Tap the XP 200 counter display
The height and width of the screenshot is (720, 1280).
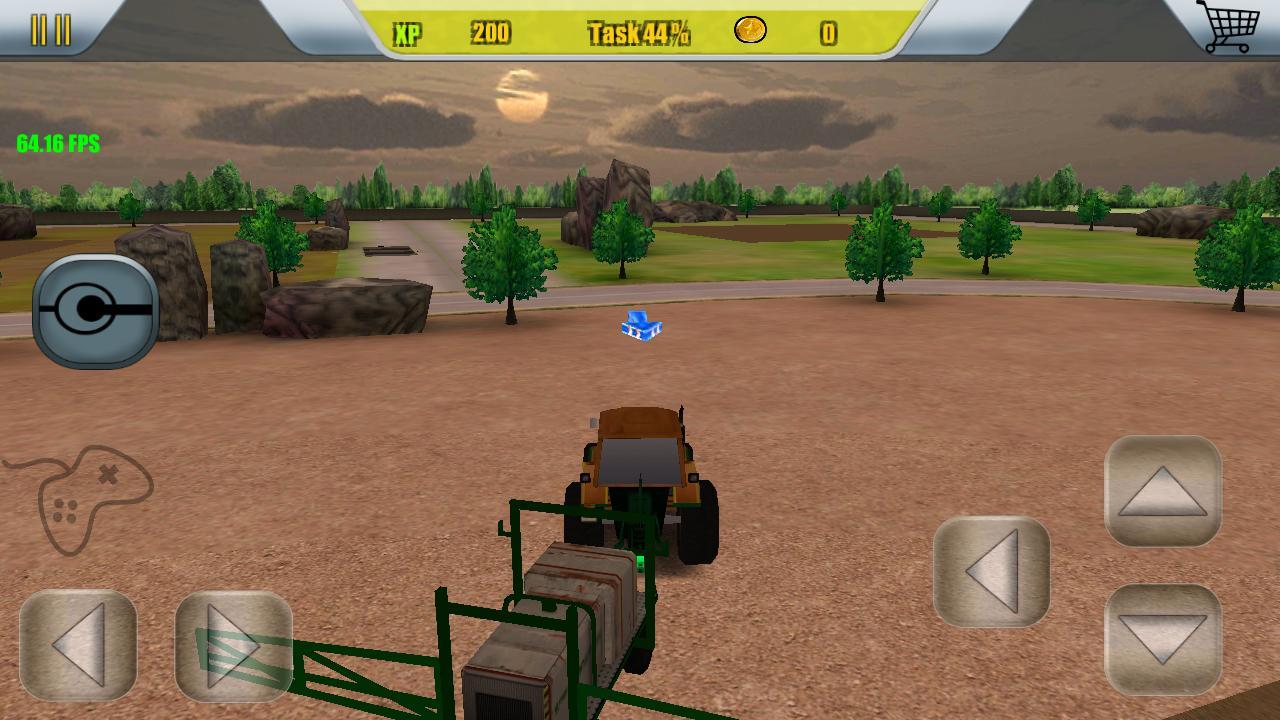point(450,33)
